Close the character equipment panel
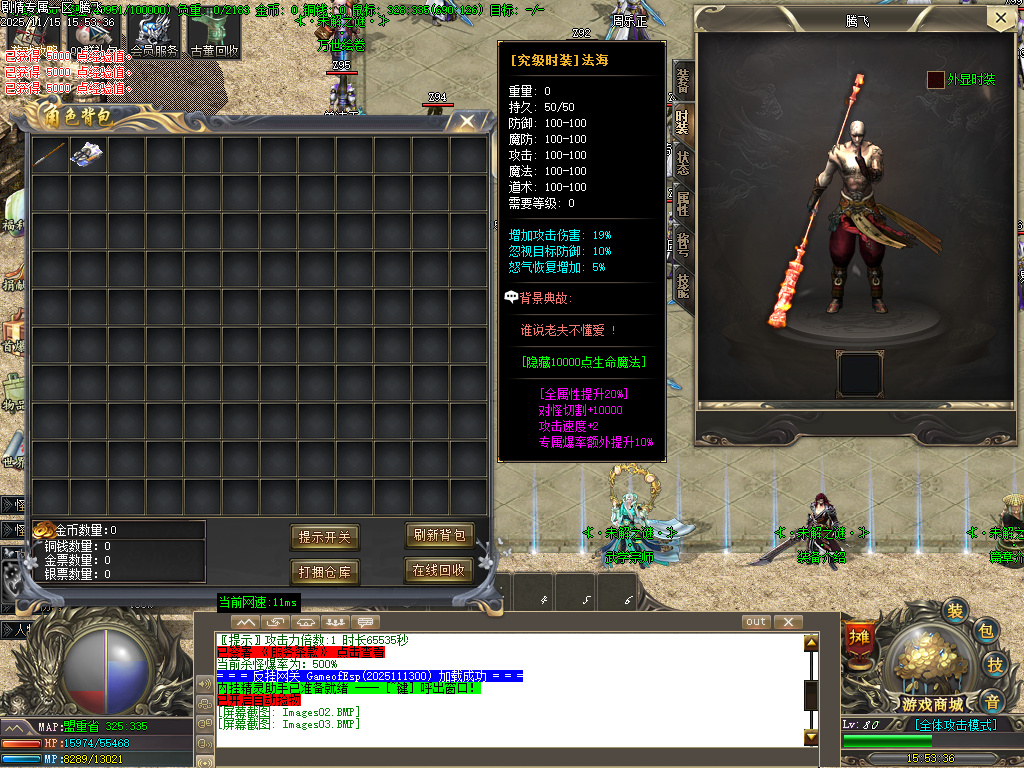The image size is (1024, 768). [x=999, y=18]
